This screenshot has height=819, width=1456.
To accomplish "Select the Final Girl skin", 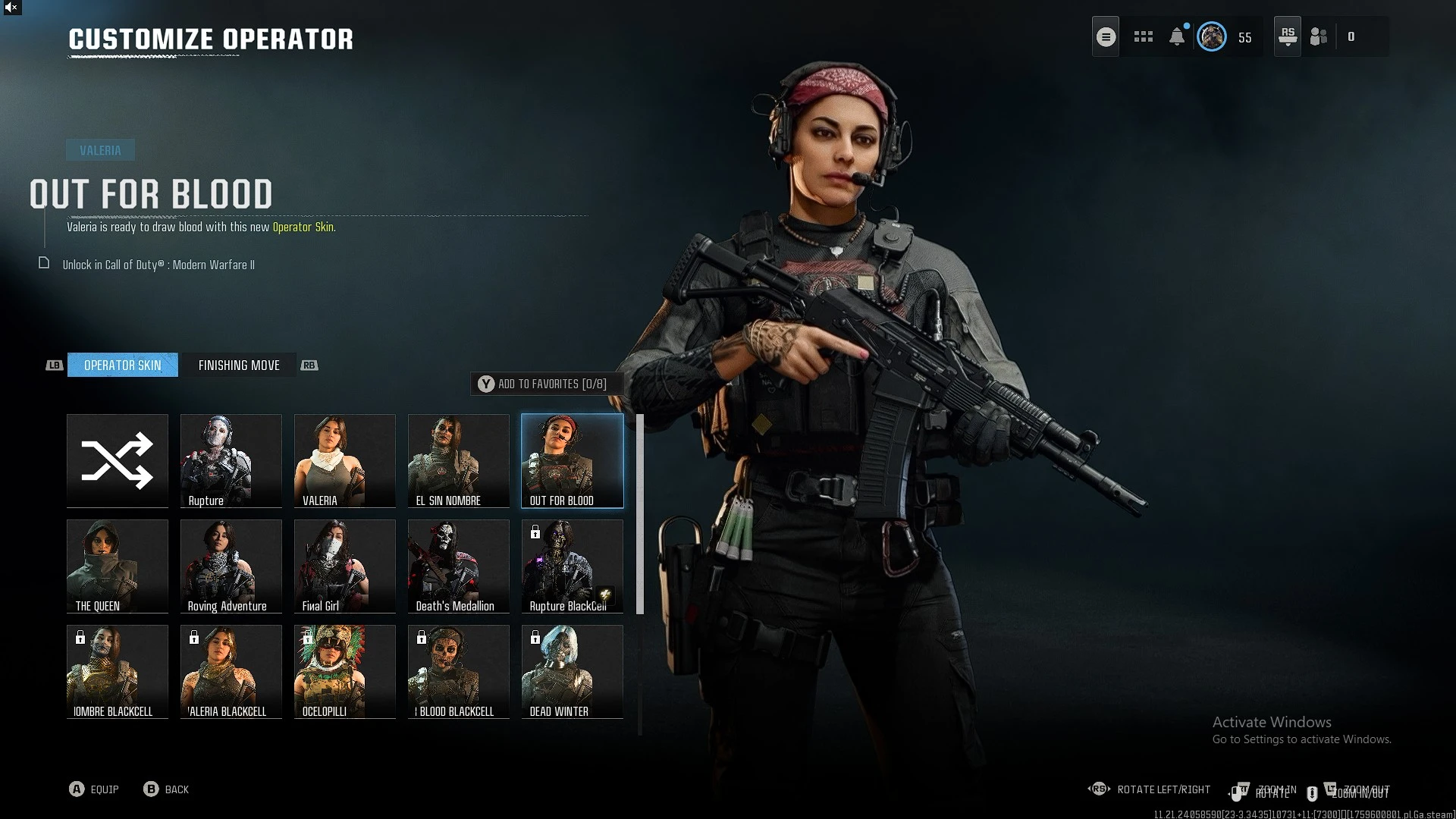I will click(x=345, y=566).
